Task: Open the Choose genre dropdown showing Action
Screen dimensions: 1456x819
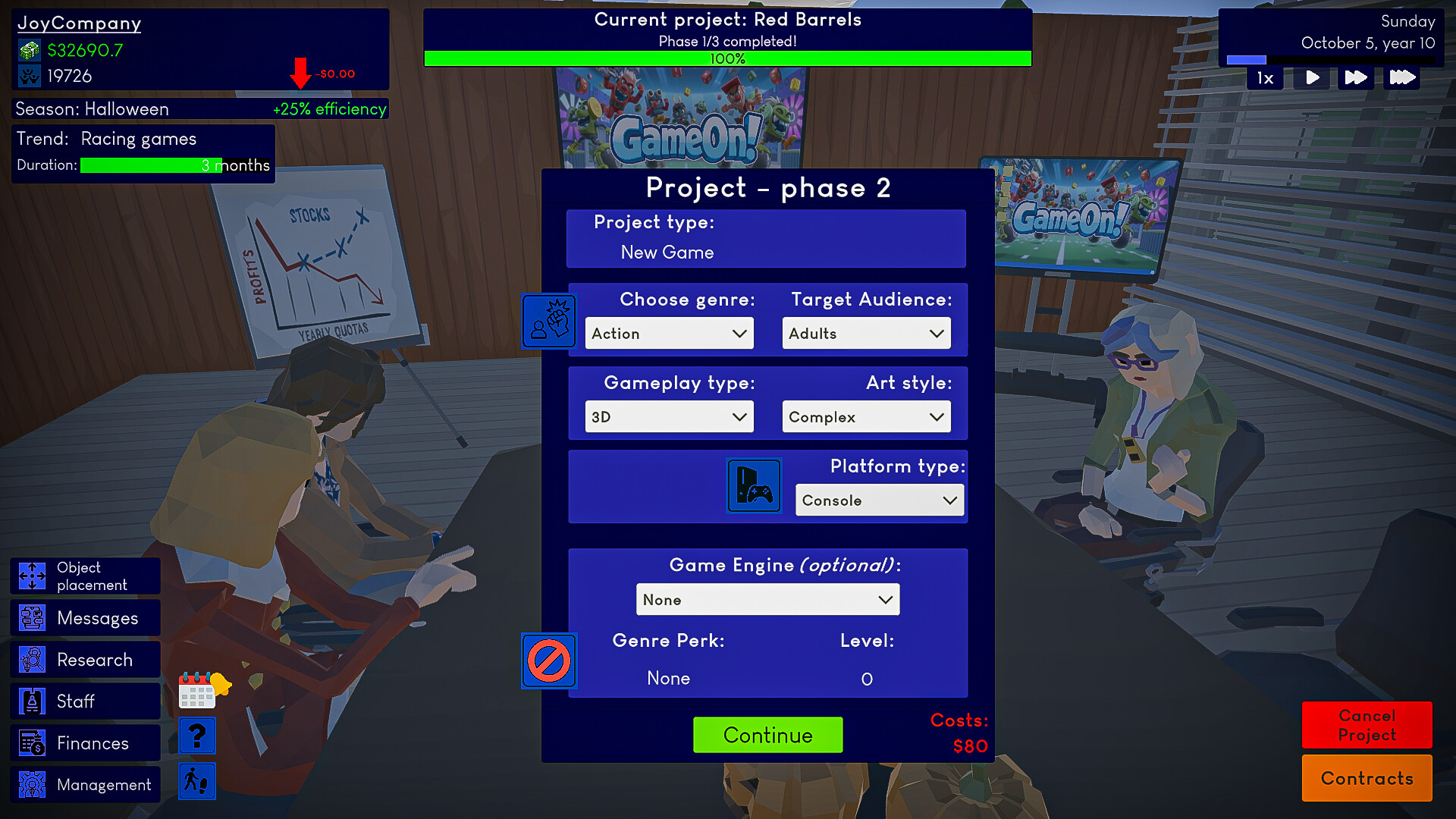Action: [x=668, y=333]
